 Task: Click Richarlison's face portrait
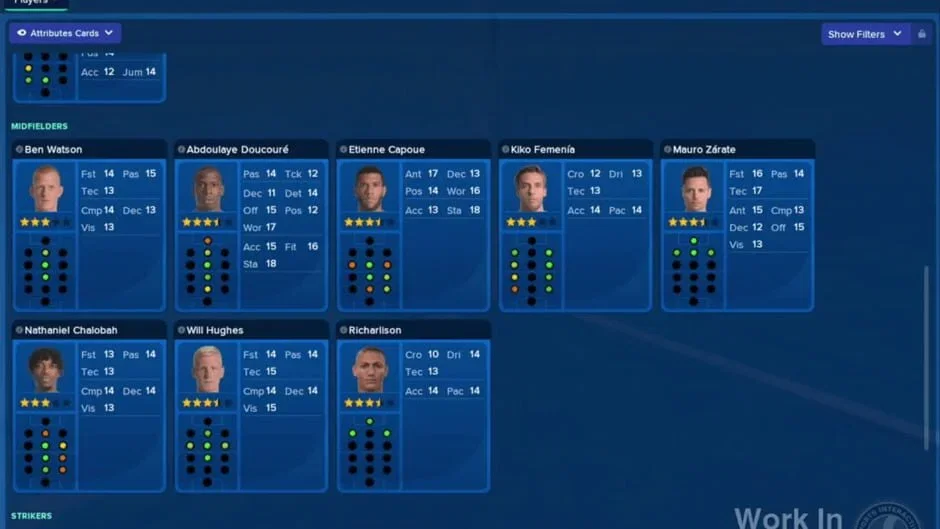369,369
